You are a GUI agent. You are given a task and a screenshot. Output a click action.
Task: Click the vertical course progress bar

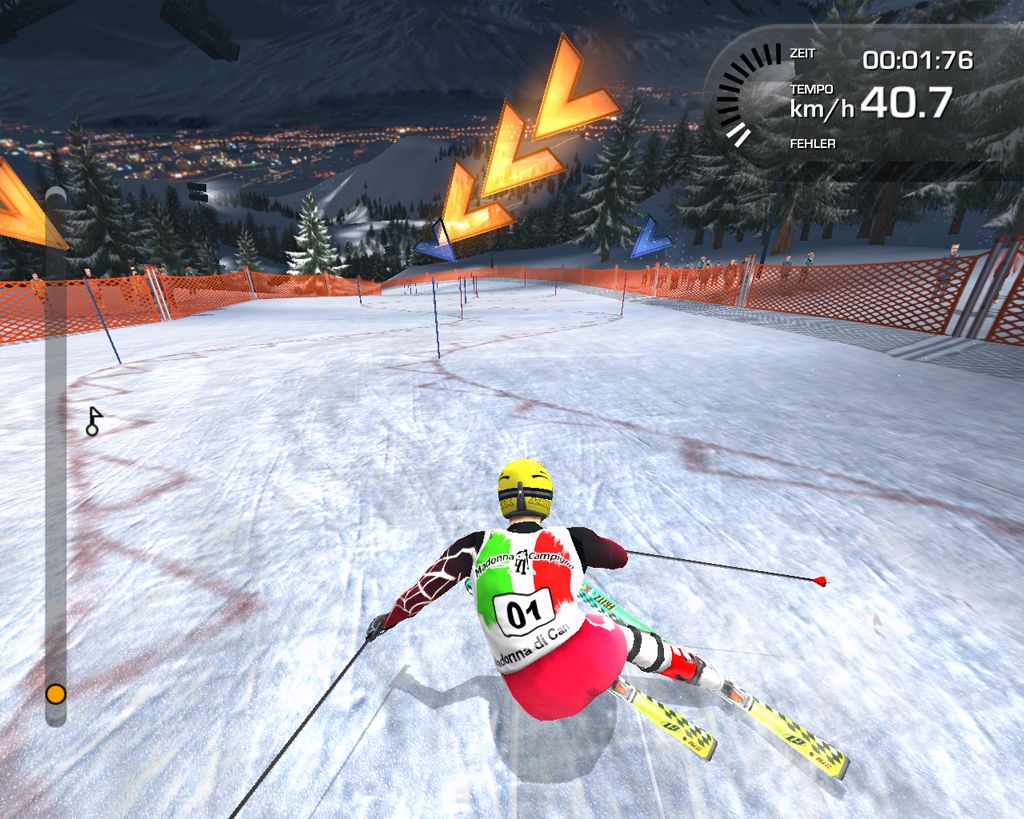click(x=56, y=450)
